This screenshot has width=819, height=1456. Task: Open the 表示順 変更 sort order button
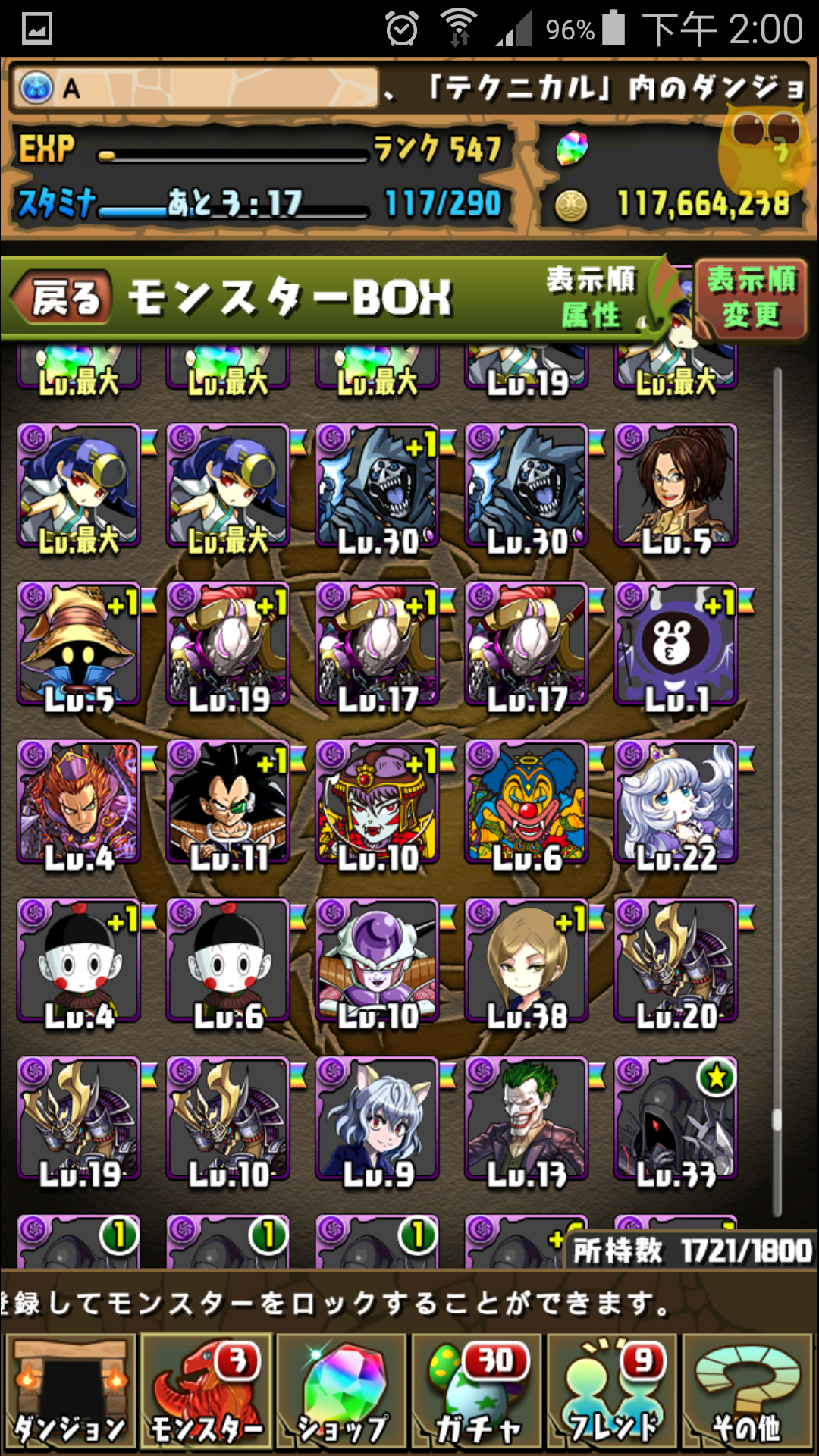[750, 298]
